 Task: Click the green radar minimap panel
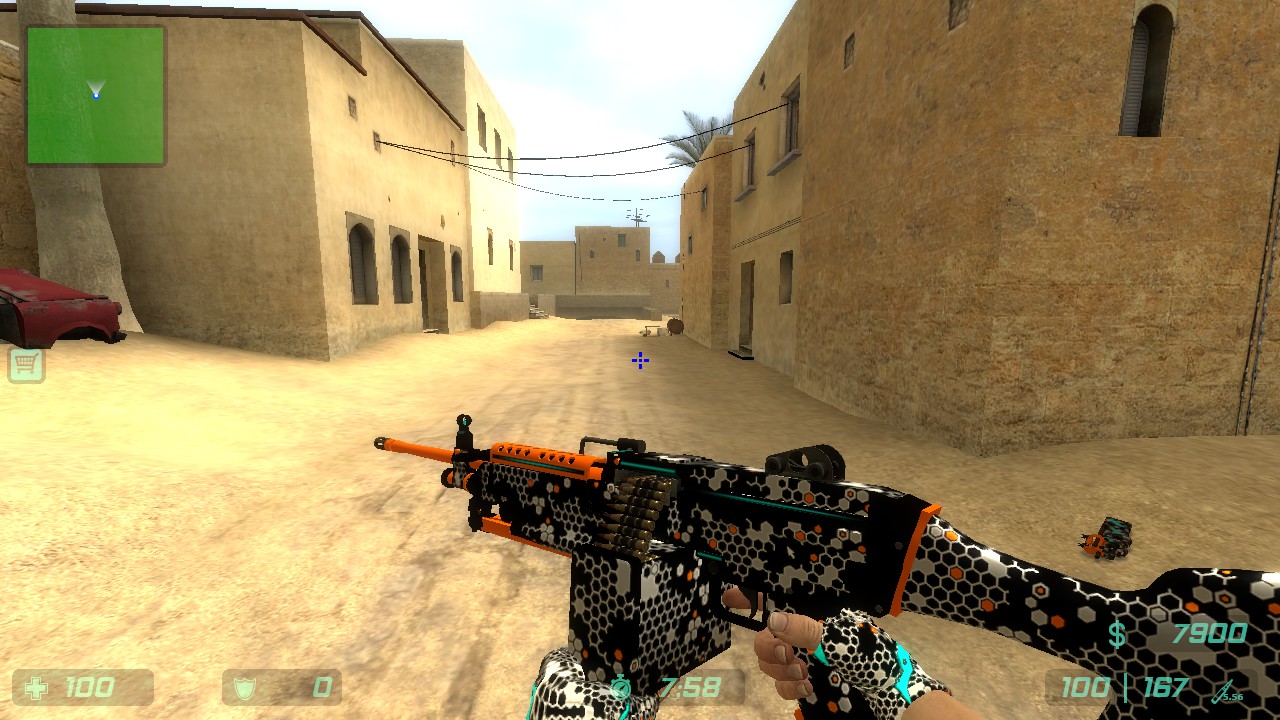coord(95,95)
